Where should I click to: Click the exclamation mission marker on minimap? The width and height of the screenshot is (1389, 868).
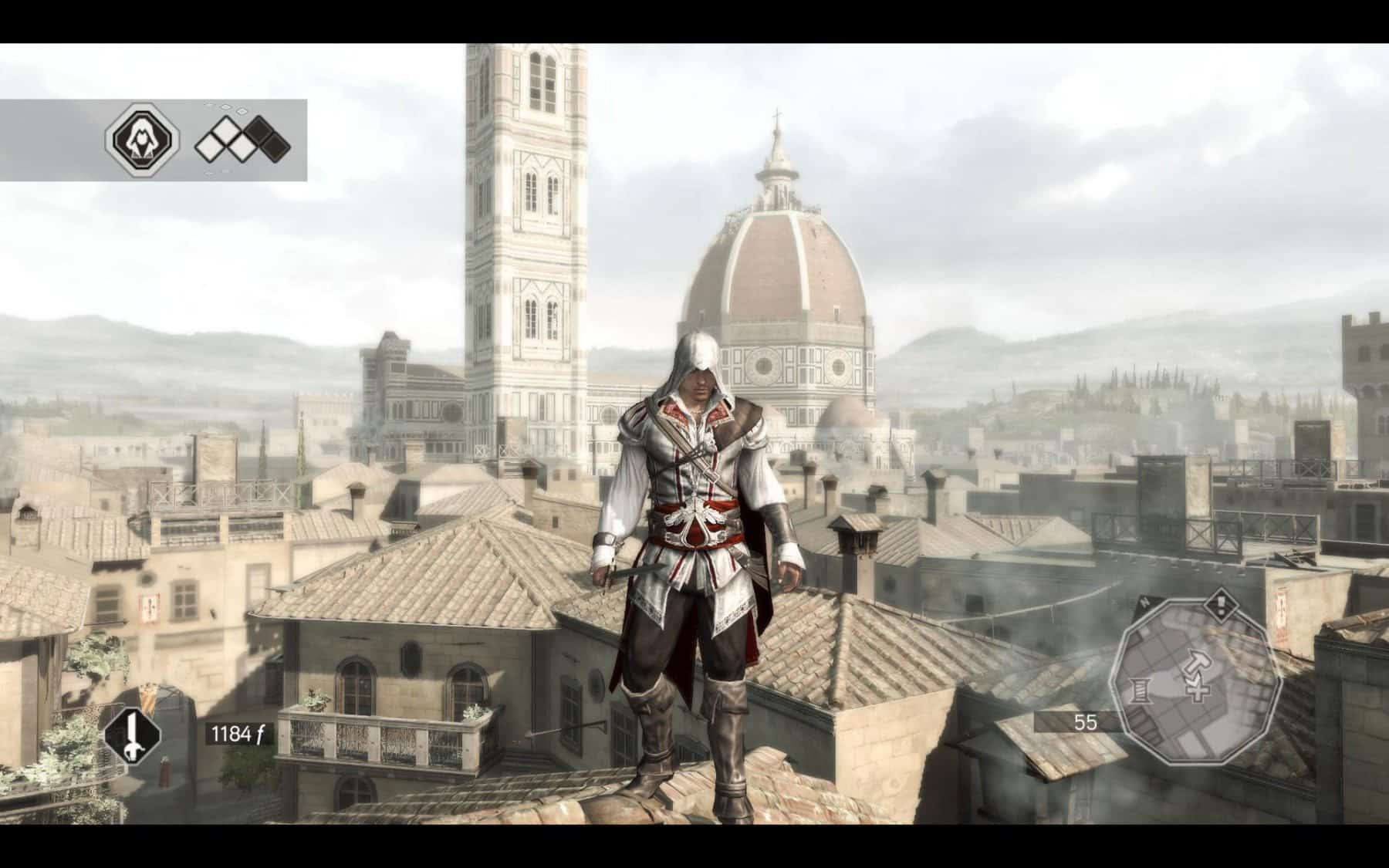click(1220, 604)
